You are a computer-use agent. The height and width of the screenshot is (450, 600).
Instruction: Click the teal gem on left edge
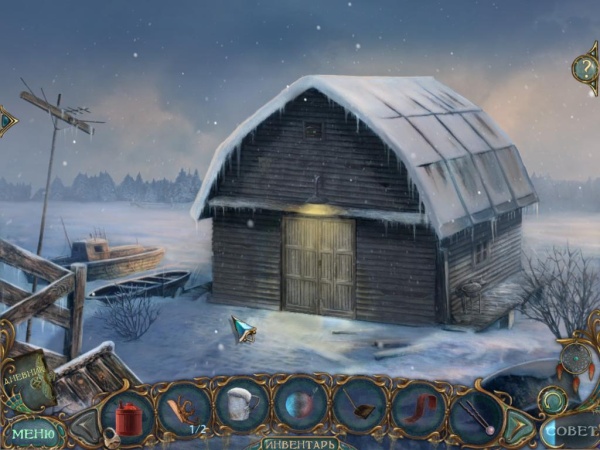pos(6,121)
